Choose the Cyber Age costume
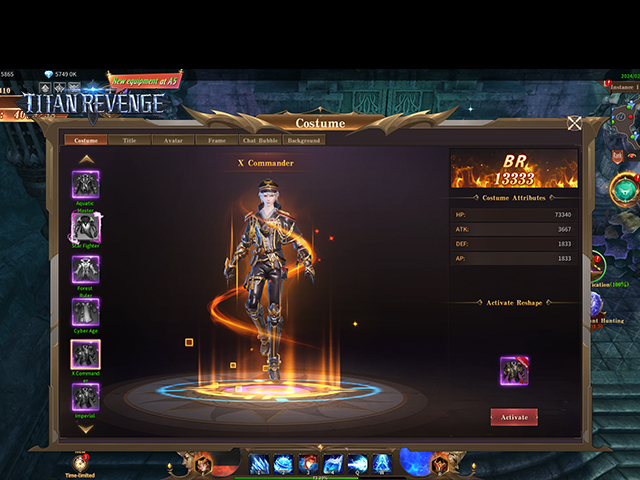 click(85, 312)
